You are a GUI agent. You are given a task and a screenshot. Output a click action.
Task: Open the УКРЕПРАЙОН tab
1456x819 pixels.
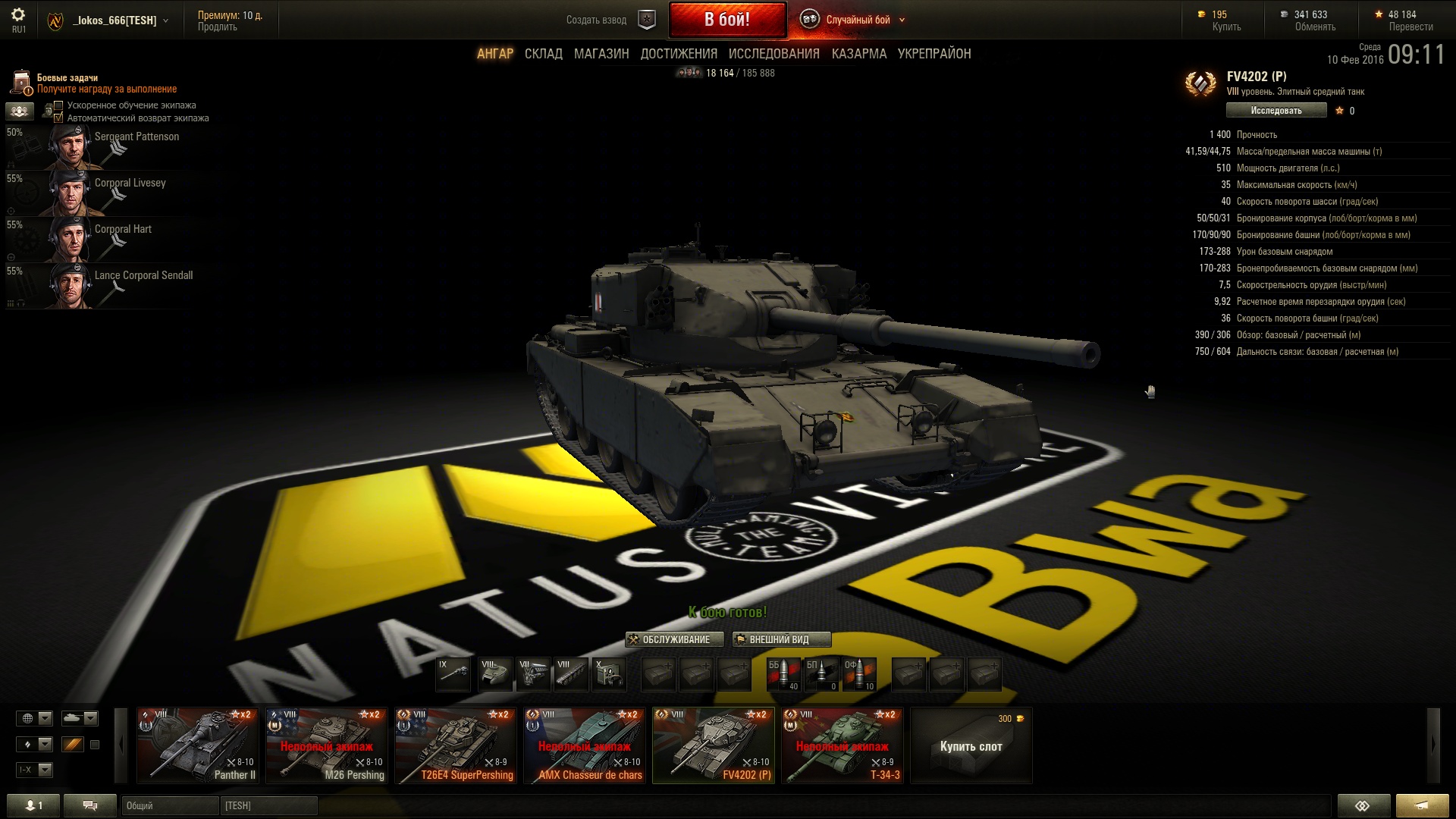pyautogui.click(x=934, y=54)
